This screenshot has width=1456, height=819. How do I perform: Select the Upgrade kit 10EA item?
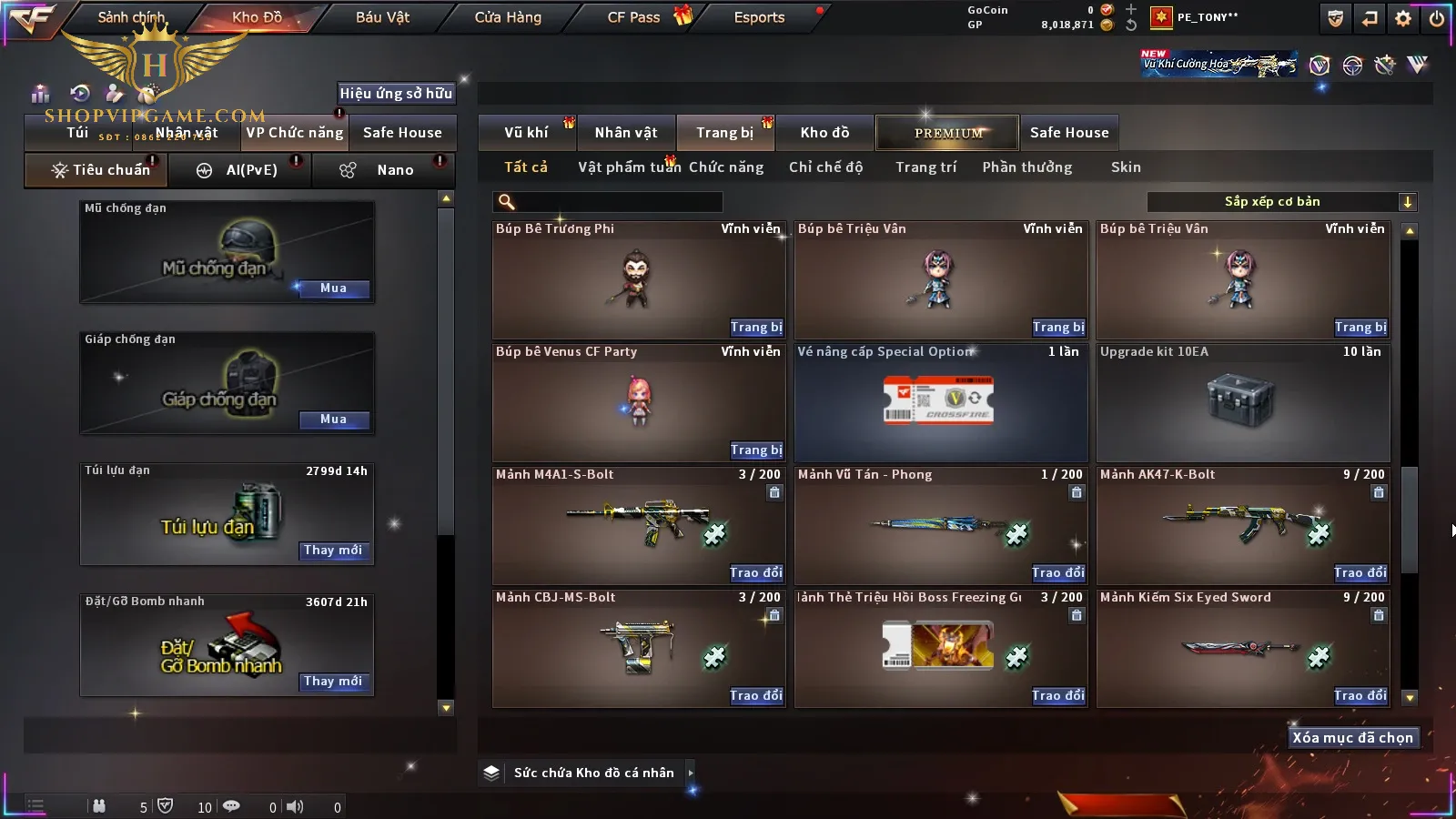click(x=1242, y=402)
